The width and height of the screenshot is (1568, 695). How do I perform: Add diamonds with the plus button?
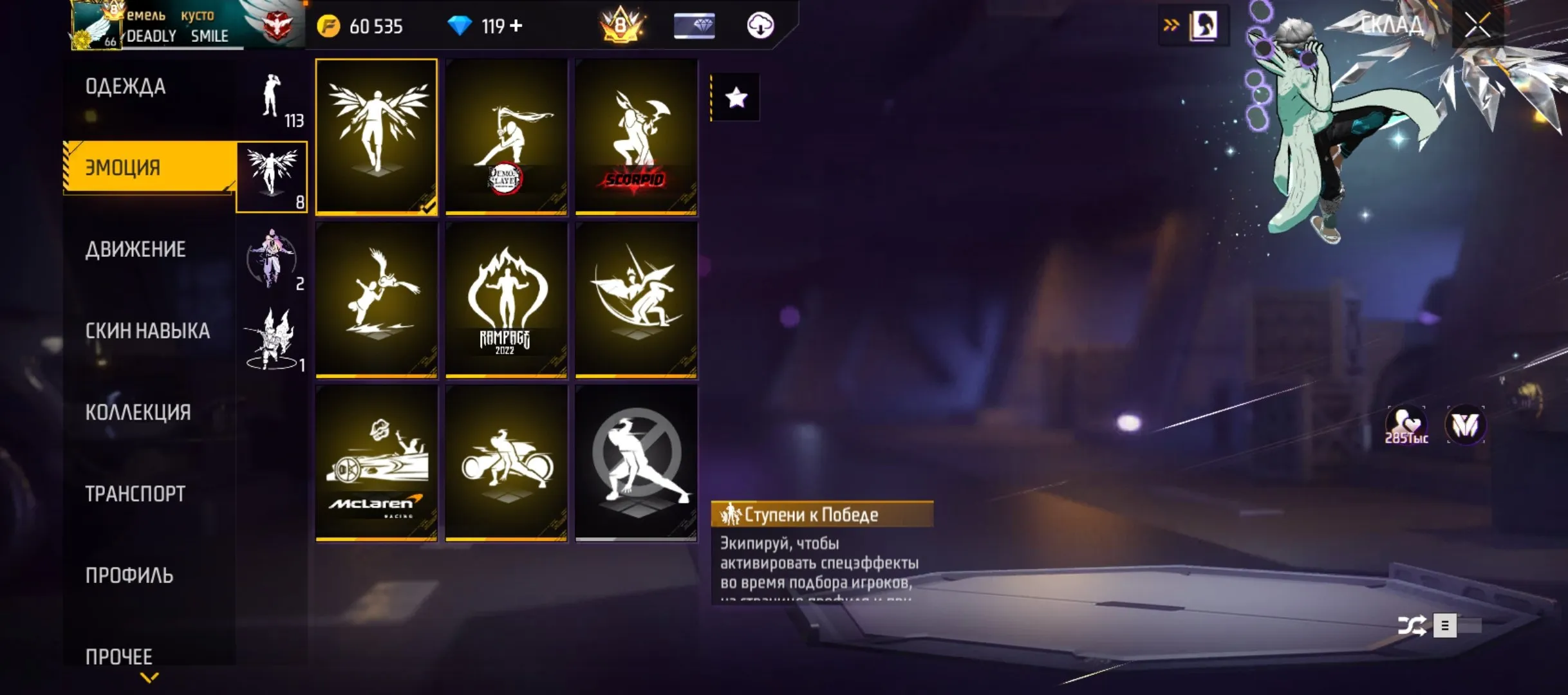[516, 26]
